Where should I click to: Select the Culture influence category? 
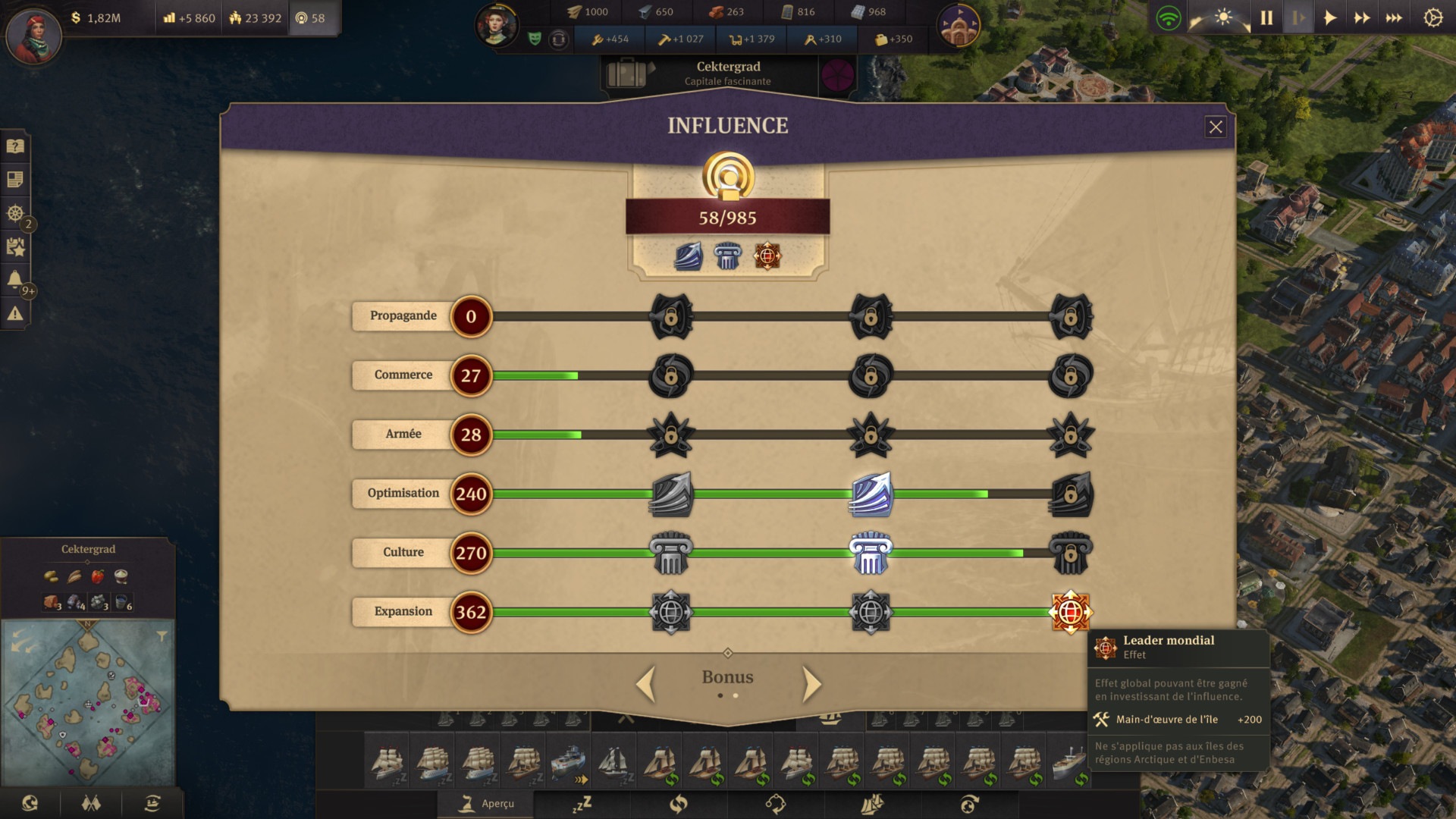click(x=403, y=553)
